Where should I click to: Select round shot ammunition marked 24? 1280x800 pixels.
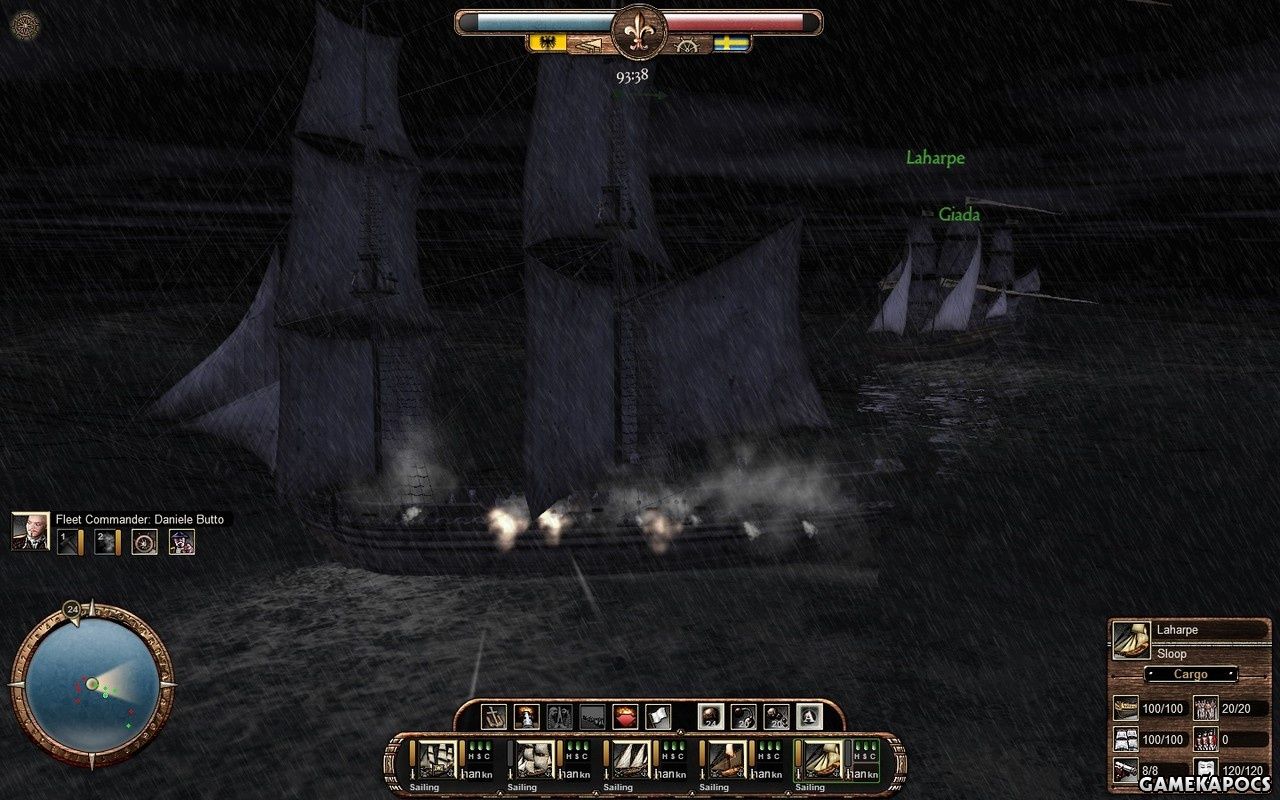(x=711, y=716)
